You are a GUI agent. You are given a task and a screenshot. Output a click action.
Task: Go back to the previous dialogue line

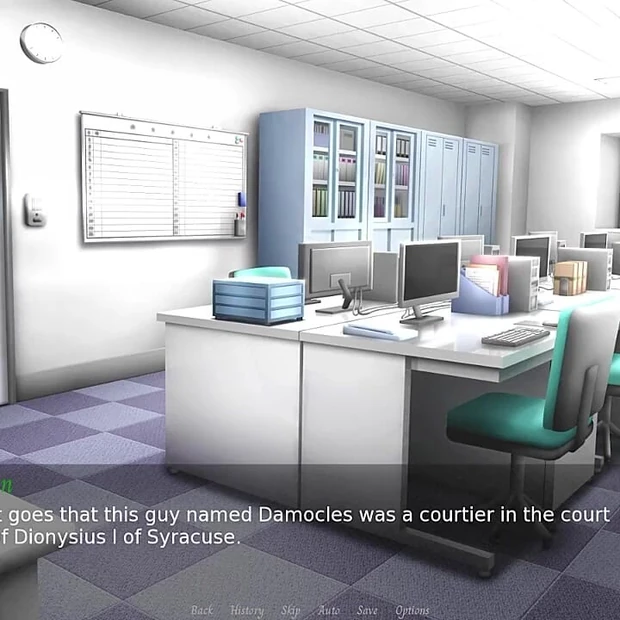click(x=202, y=610)
